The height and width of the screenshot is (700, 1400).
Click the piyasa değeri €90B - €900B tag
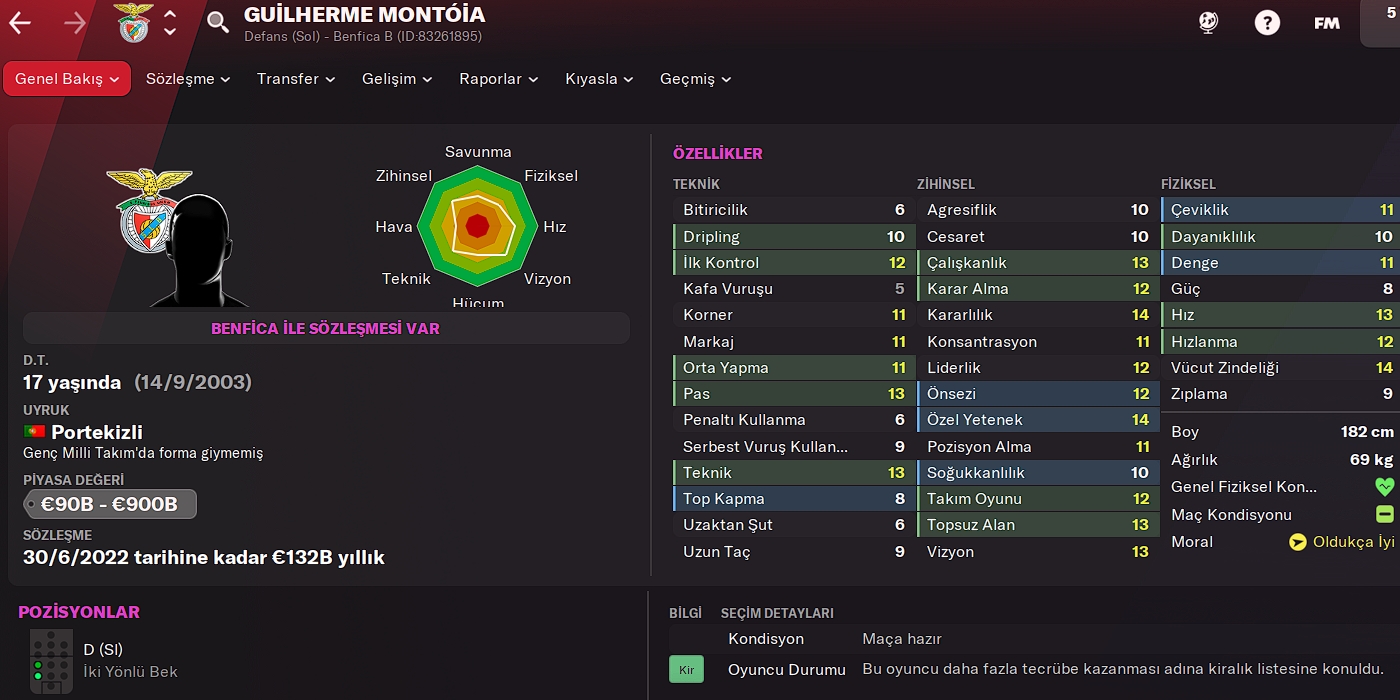pos(110,505)
